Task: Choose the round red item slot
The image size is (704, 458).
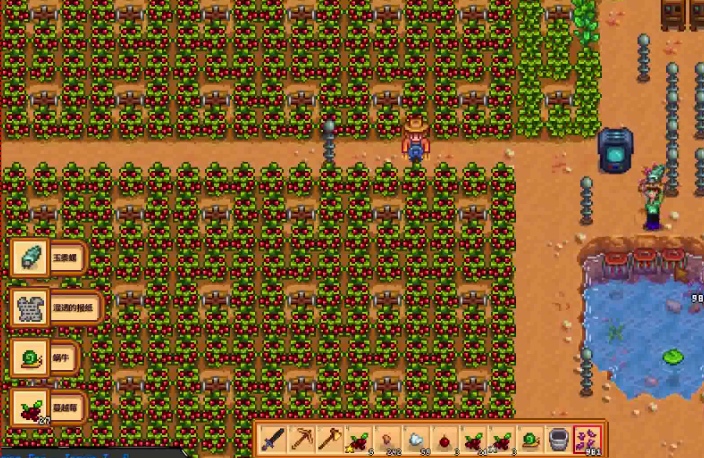Action: (444, 439)
